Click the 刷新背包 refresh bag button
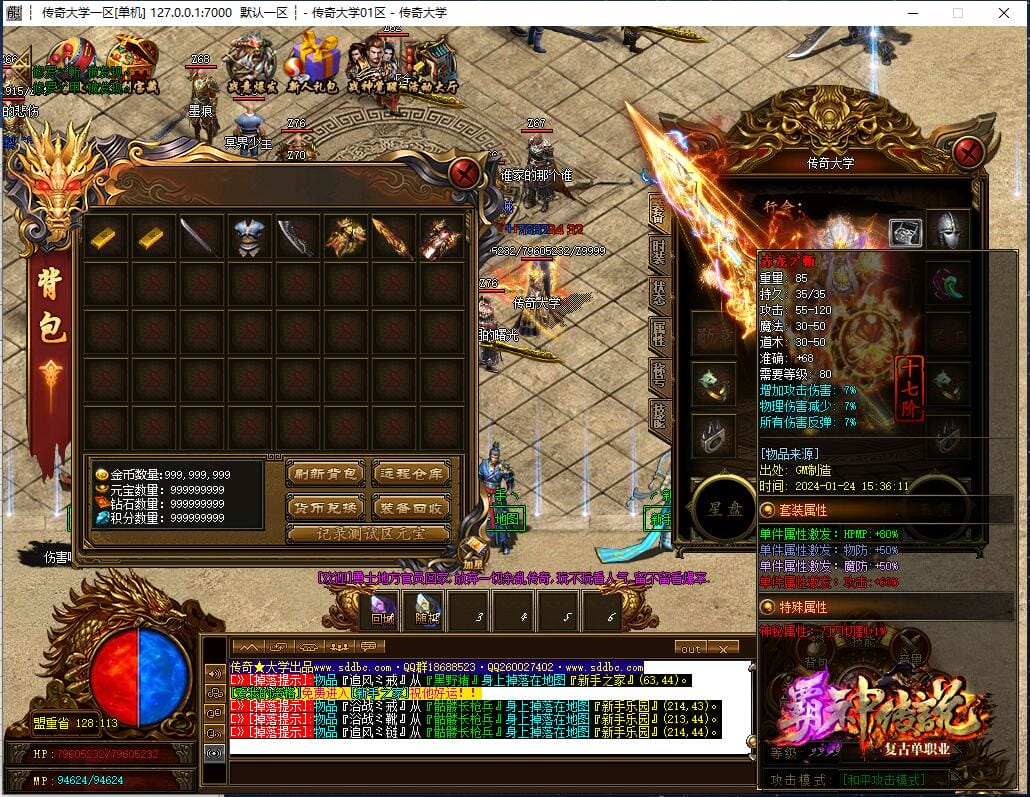 [x=325, y=474]
